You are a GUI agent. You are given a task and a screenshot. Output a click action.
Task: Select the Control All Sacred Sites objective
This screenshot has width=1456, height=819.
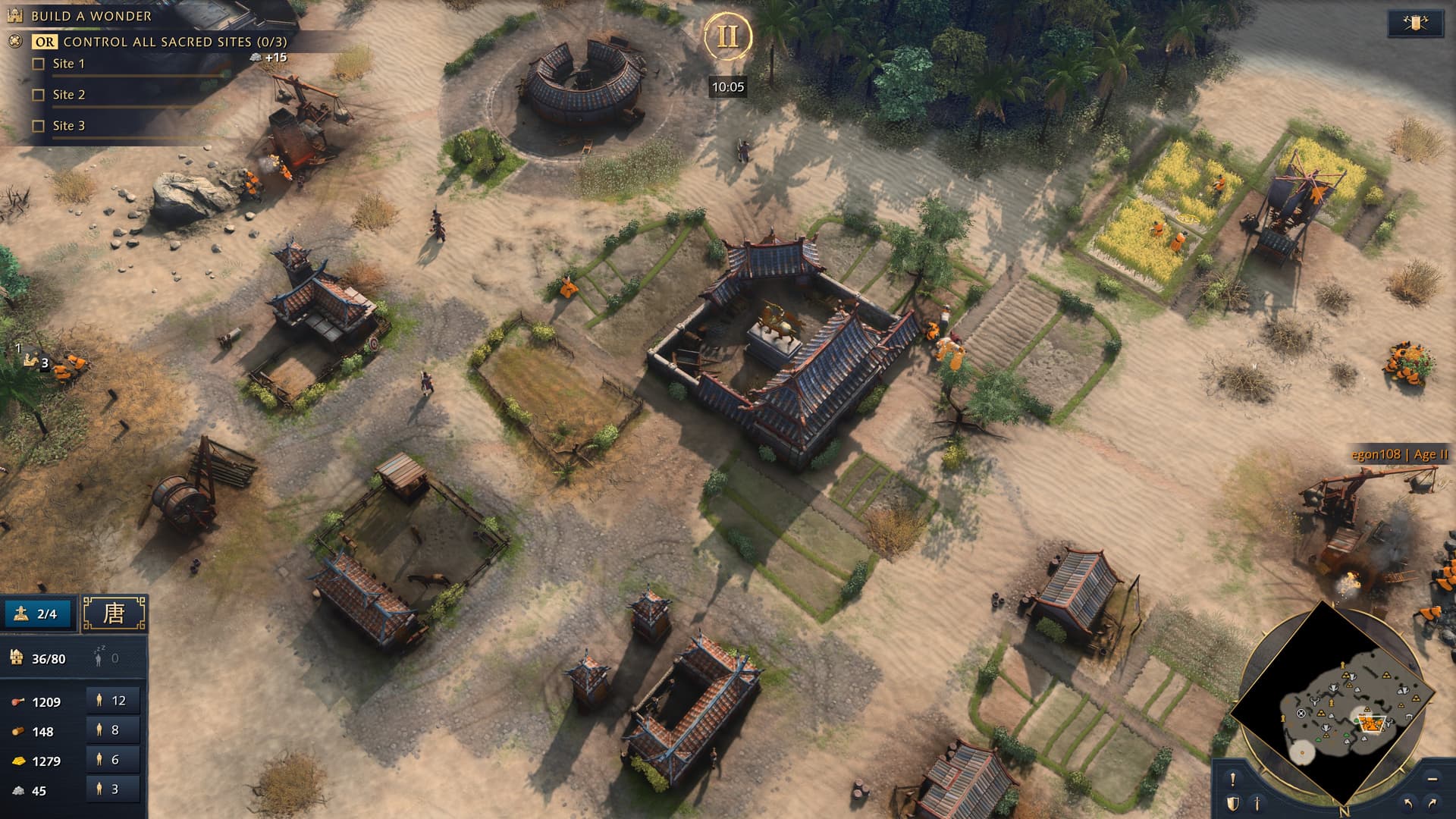pos(174,42)
